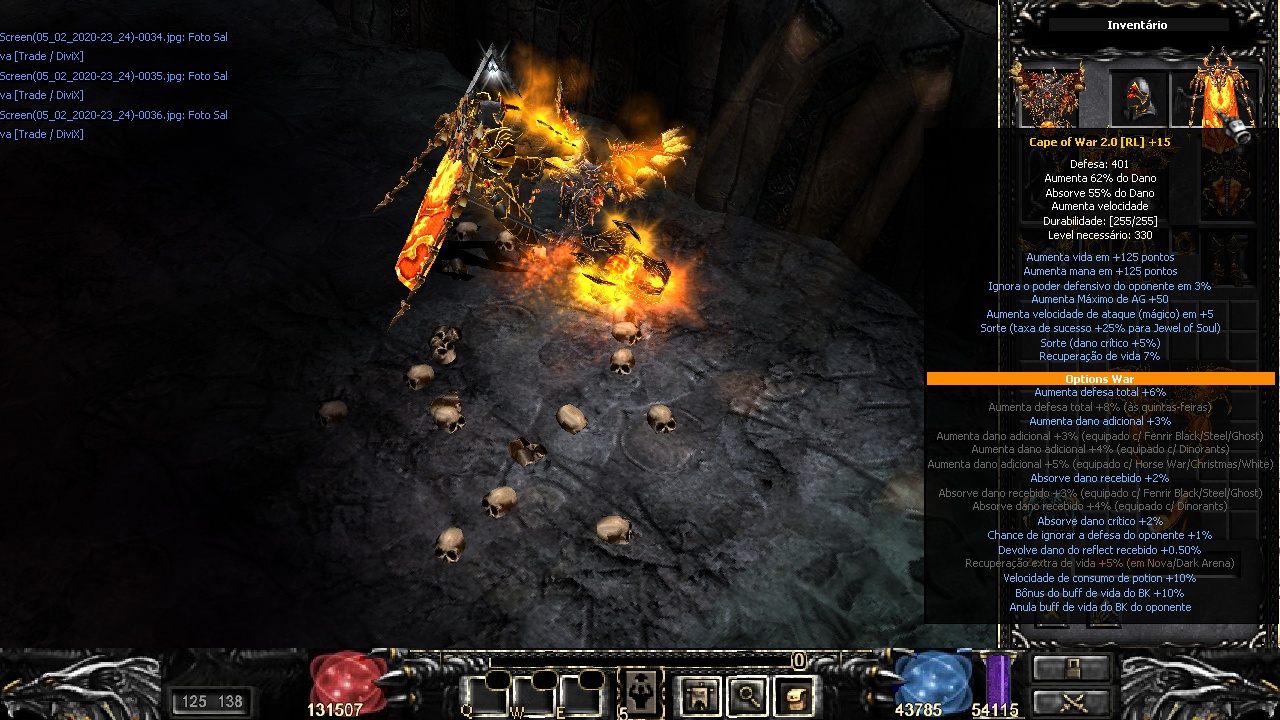Click the padlock button
1280x720 pixels.
coord(1072,668)
